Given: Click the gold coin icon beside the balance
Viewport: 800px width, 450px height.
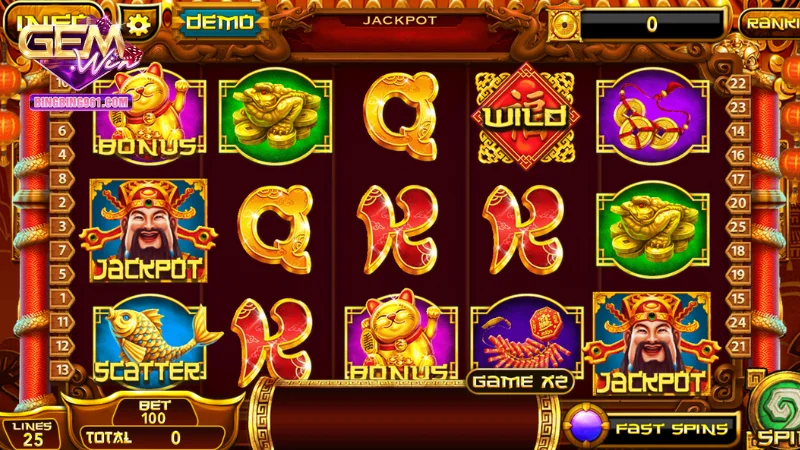Looking at the screenshot, I should click(566, 24).
